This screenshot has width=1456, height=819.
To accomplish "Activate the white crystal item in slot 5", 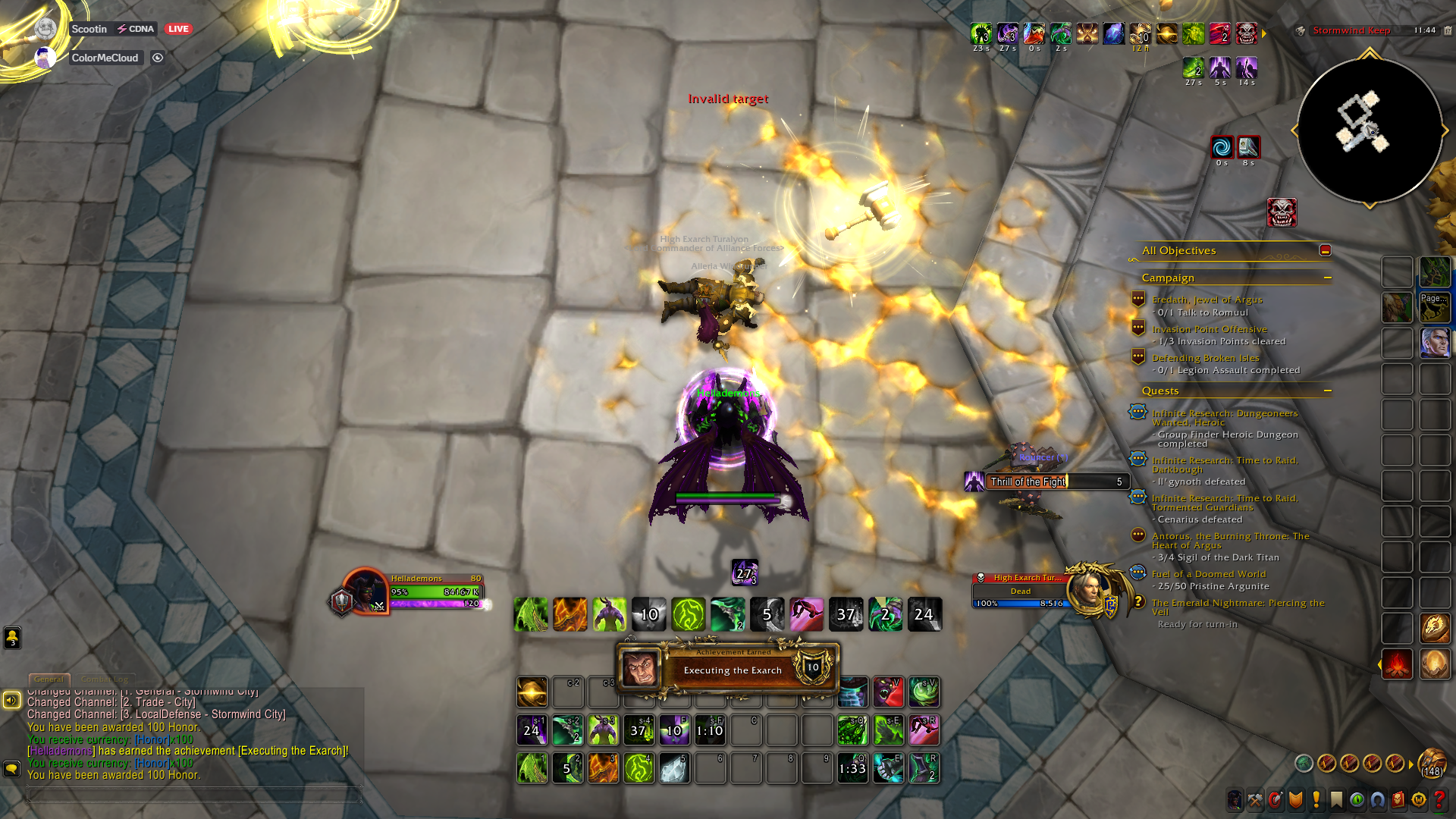I will [674, 768].
